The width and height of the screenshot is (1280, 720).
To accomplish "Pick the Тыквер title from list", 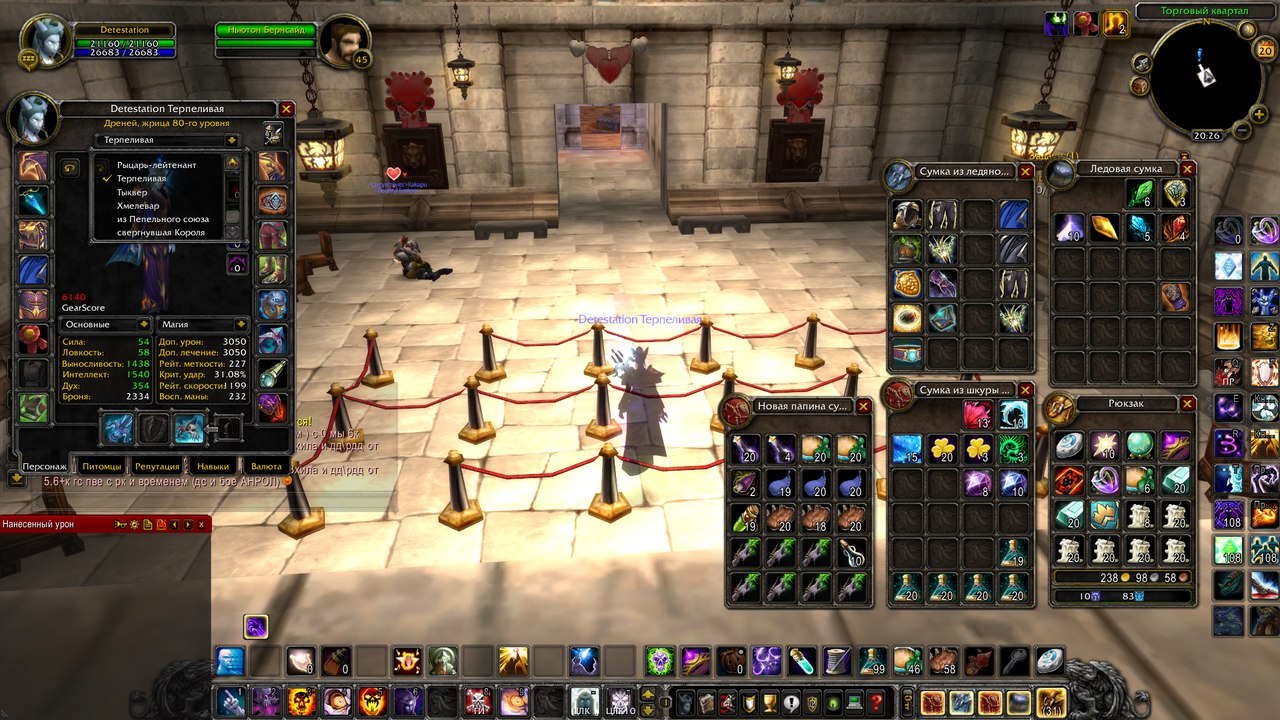I will coord(132,192).
